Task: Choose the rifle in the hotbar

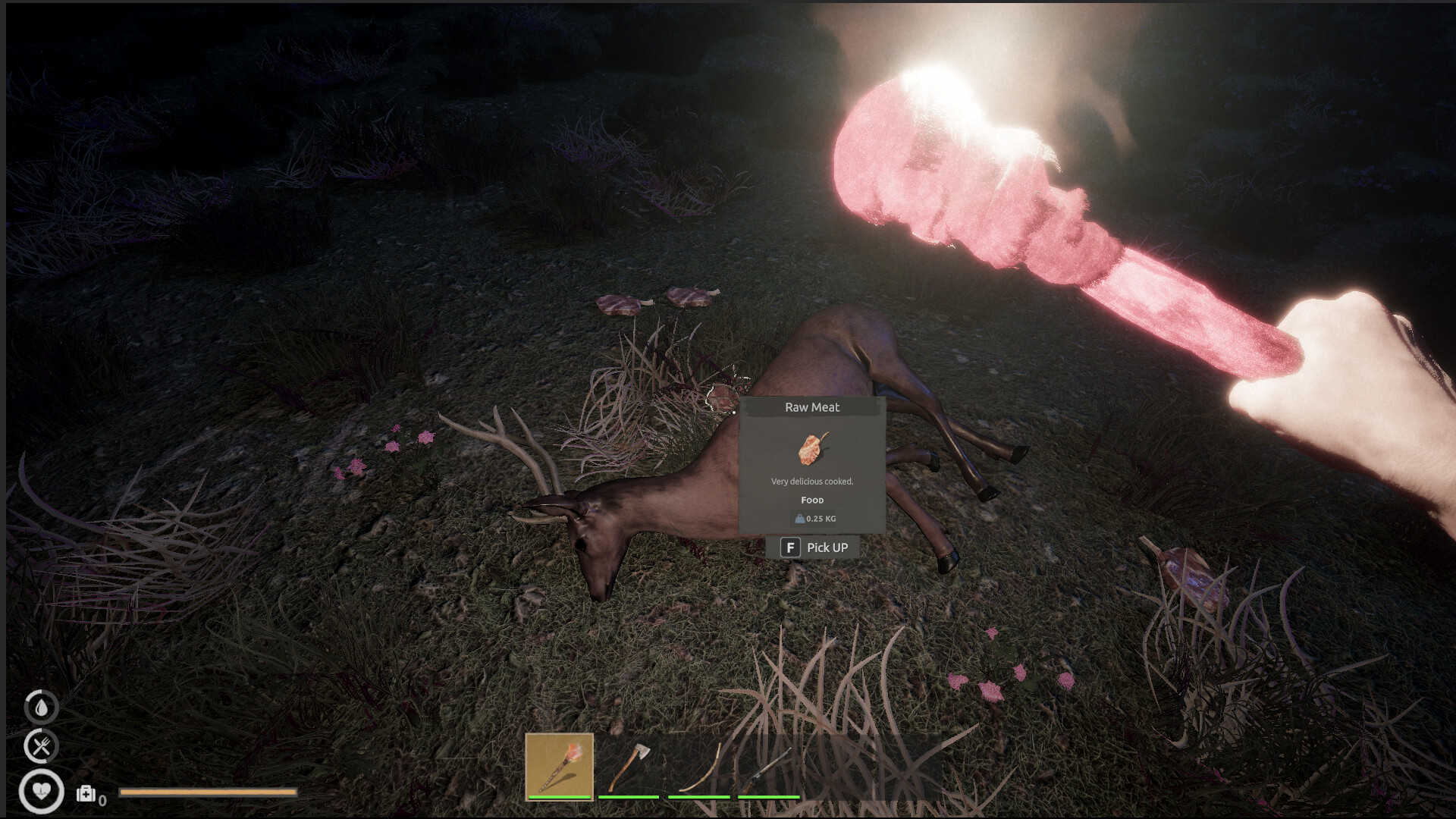Action: (768, 766)
